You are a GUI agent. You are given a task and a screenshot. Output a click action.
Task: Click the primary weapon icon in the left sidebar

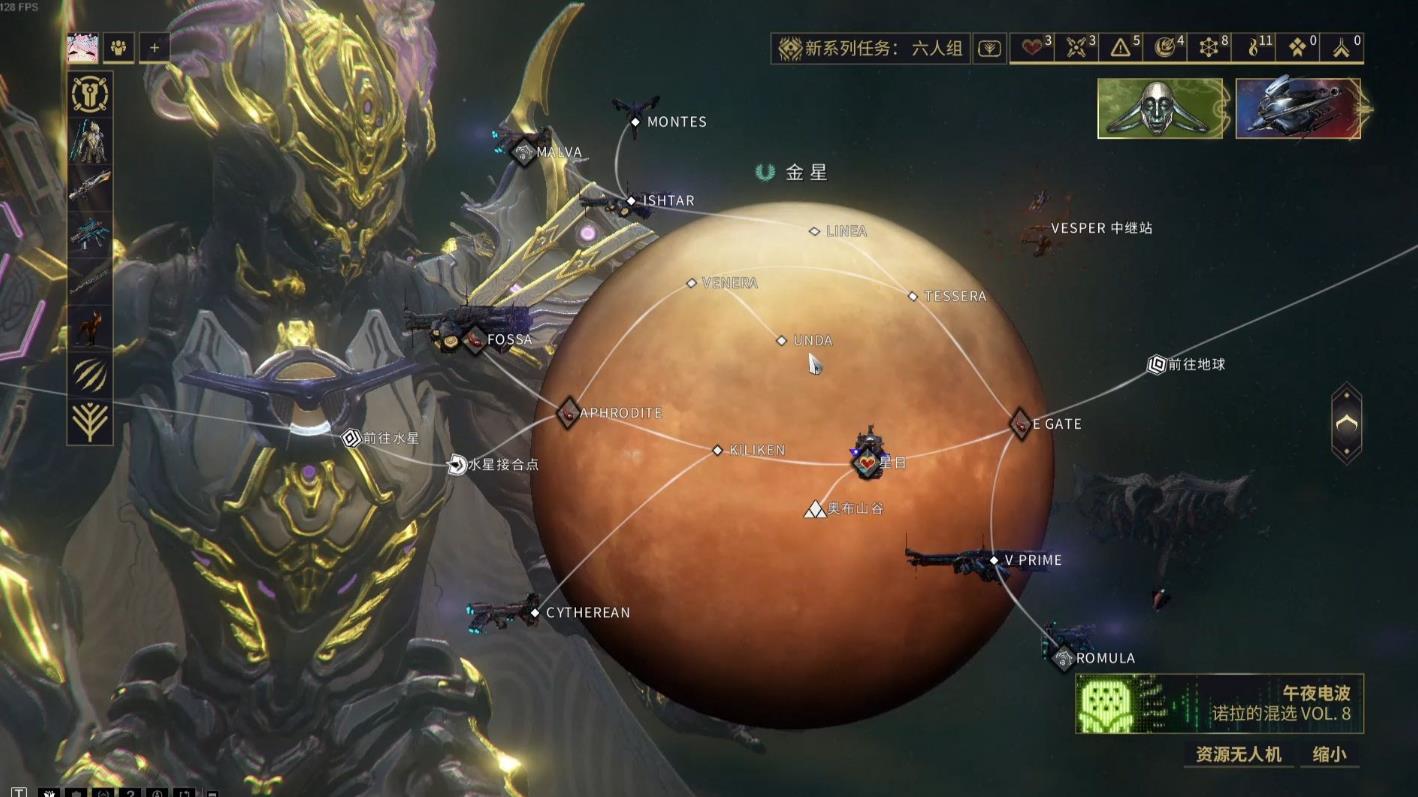(x=89, y=184)
